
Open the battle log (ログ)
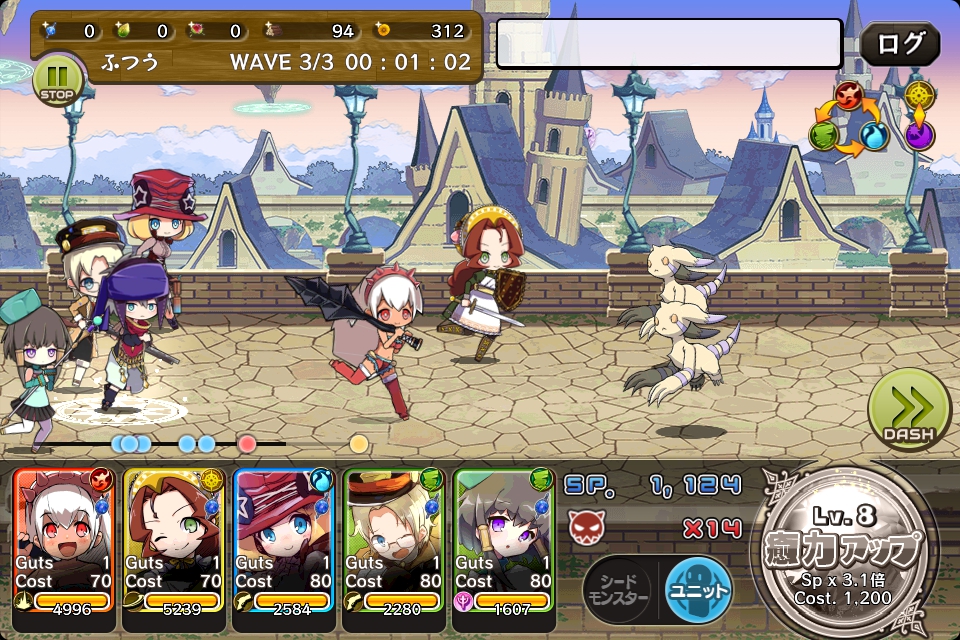tap(900, 44)
